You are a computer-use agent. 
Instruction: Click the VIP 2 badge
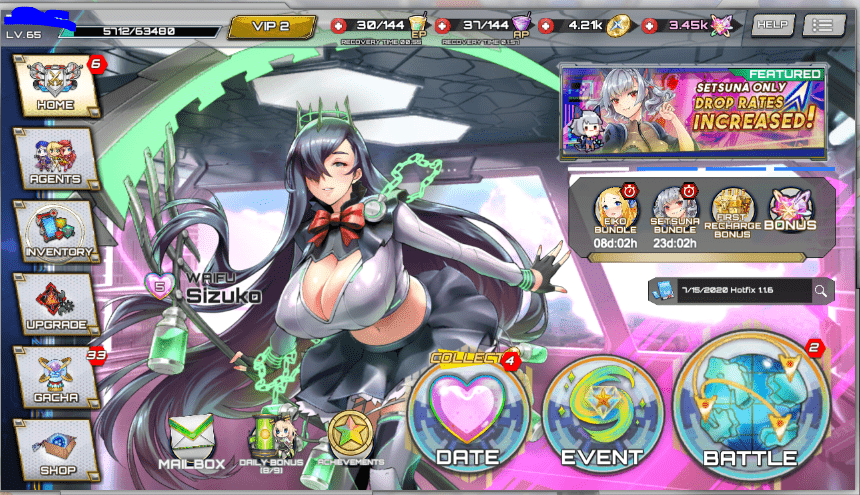pos(272,26)
